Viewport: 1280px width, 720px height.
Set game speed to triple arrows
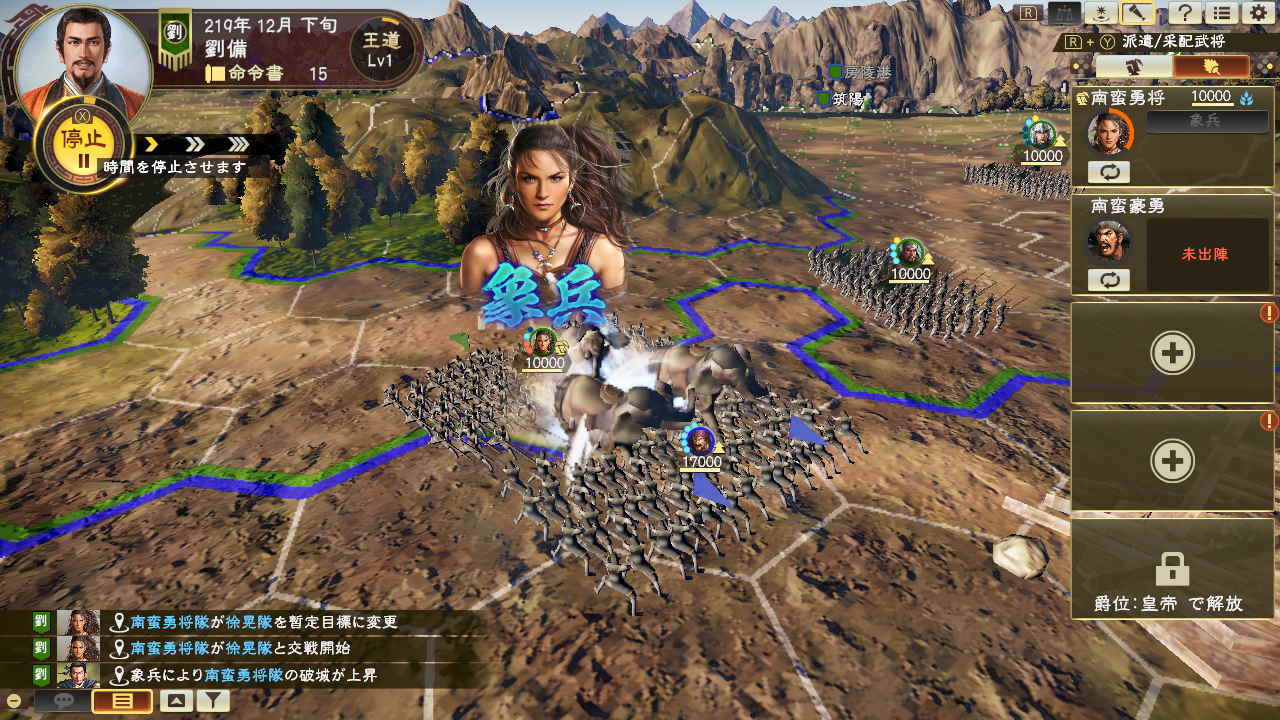(238, 145)
